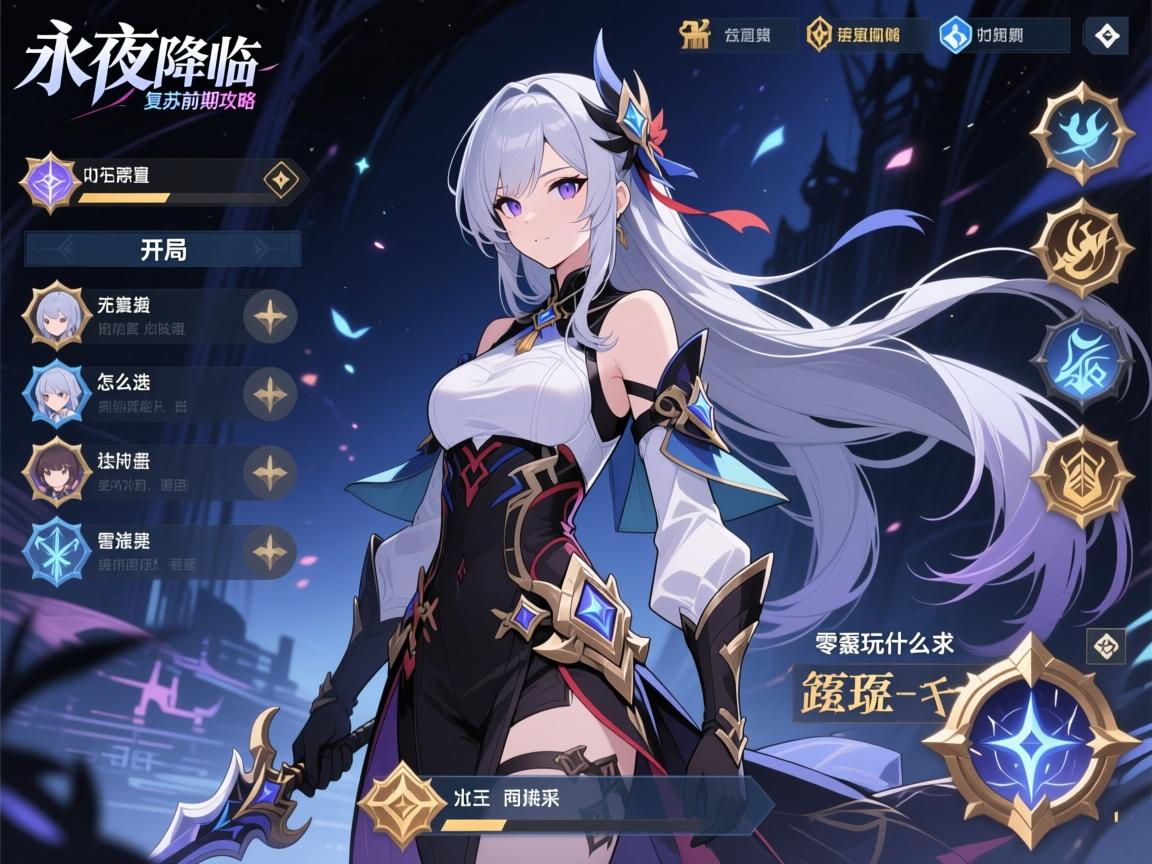Click the diamond button beside the purple gem bar
The height and width of the screenshot is (864, 1152).
281,180
